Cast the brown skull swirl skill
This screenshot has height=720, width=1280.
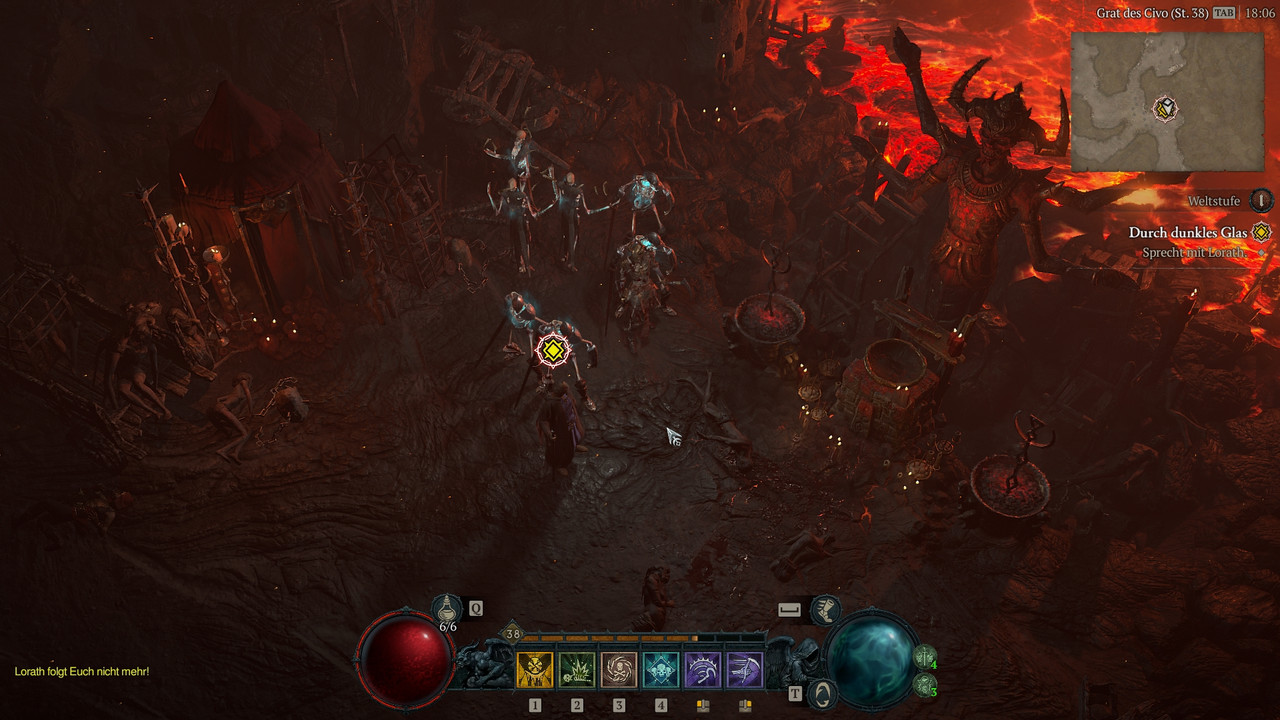tap(619, 670)
